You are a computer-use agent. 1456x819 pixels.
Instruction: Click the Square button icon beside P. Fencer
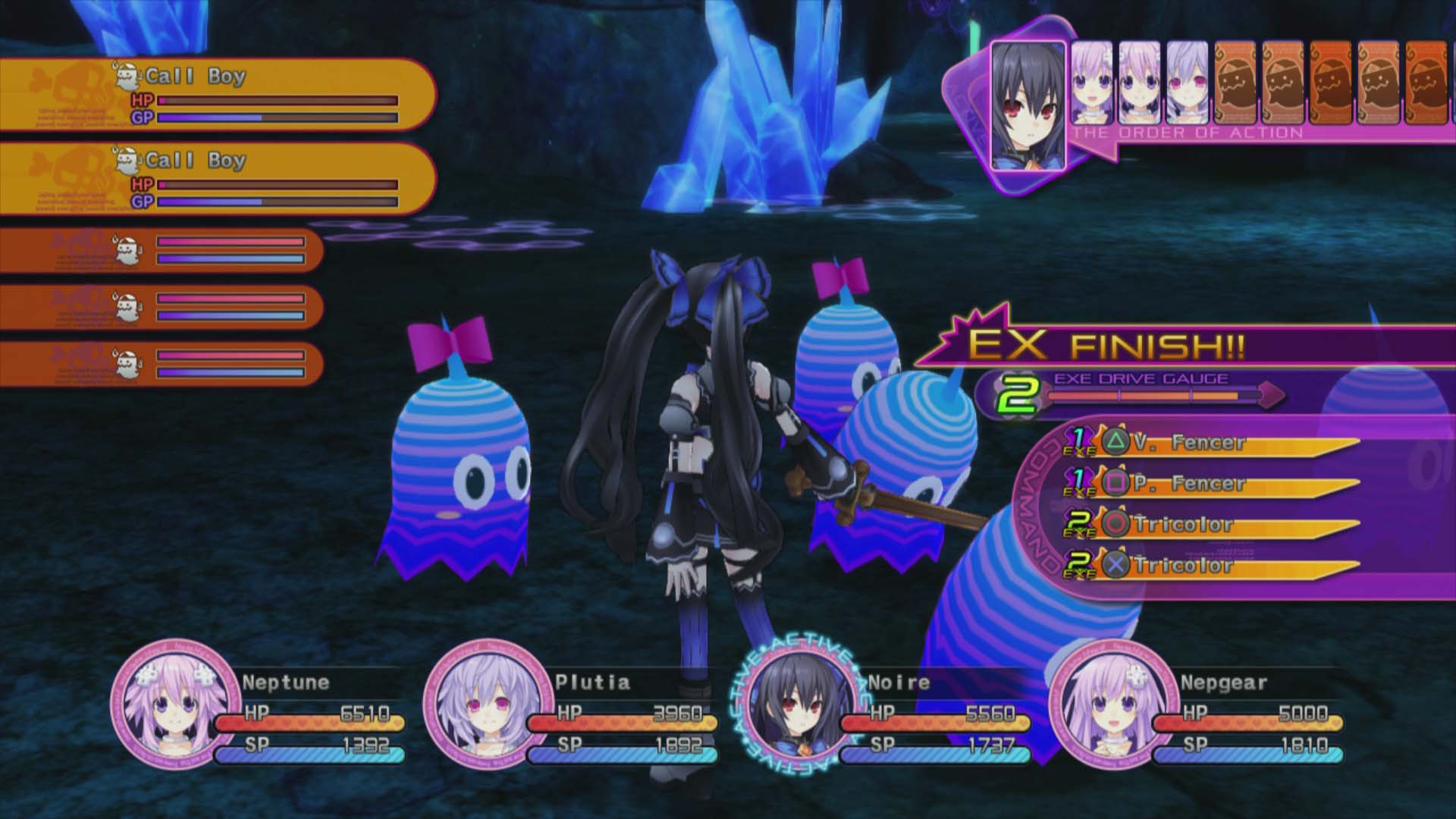click(1116, 483)
